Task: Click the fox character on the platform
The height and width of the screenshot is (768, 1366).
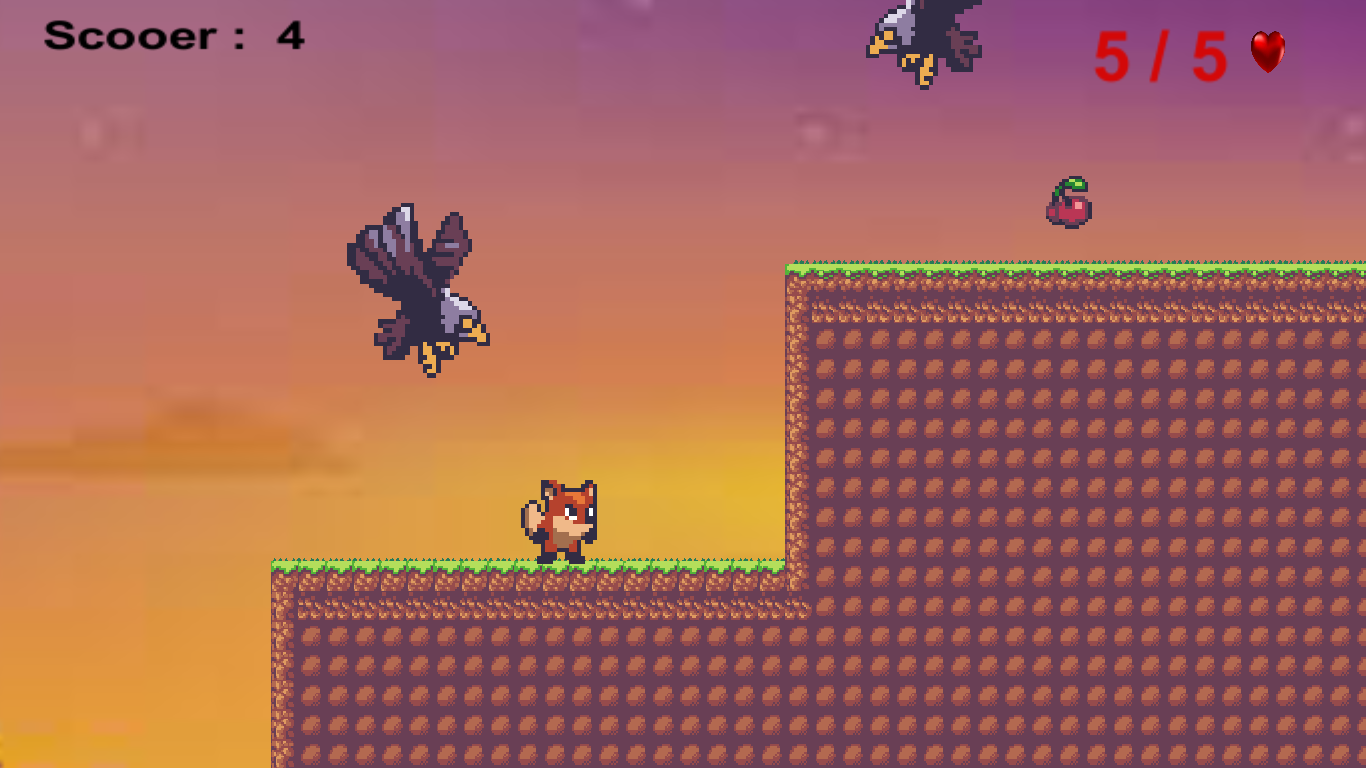Action: click(563, 515)
